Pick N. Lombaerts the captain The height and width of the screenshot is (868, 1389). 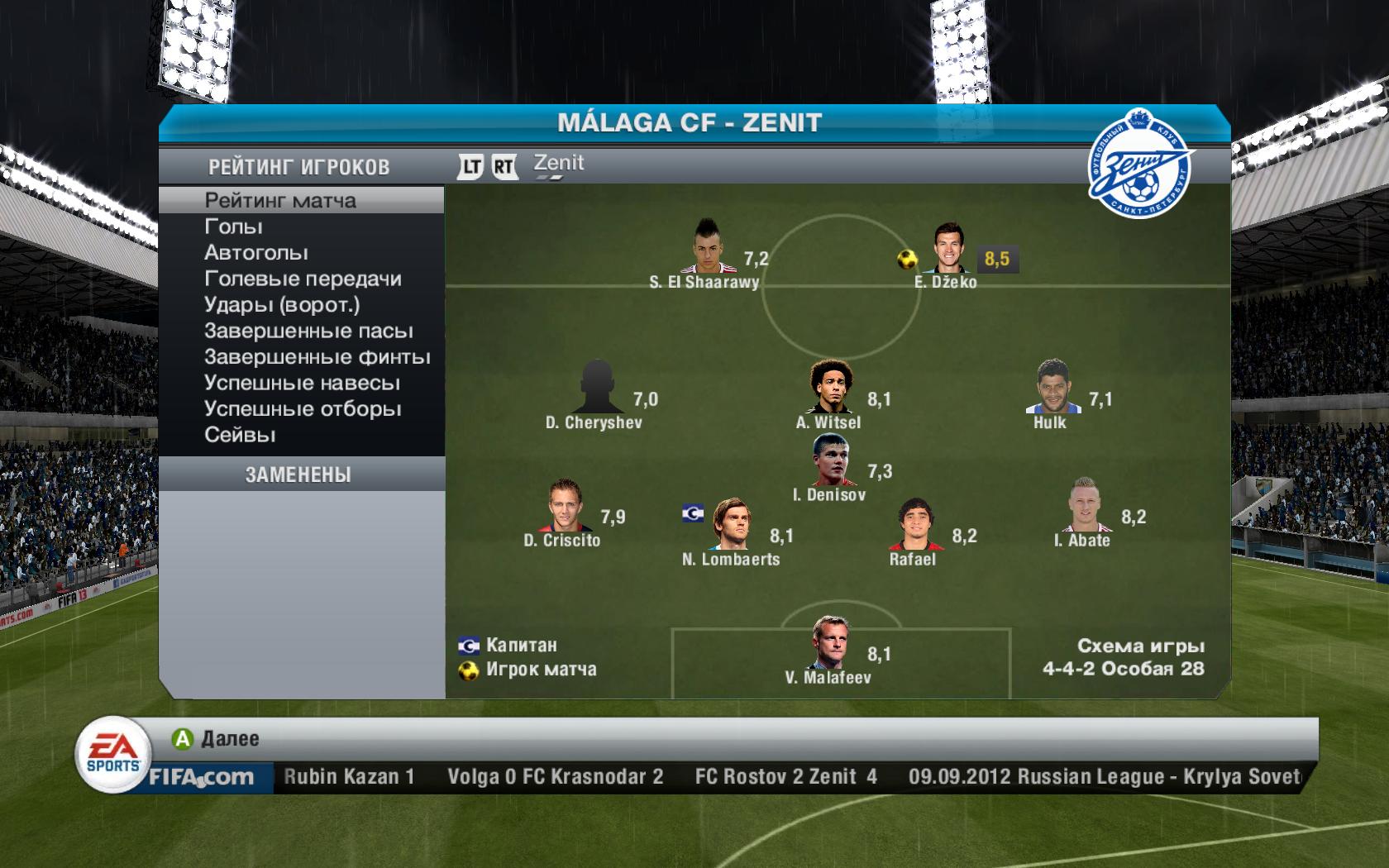click(x=731, y=524)
